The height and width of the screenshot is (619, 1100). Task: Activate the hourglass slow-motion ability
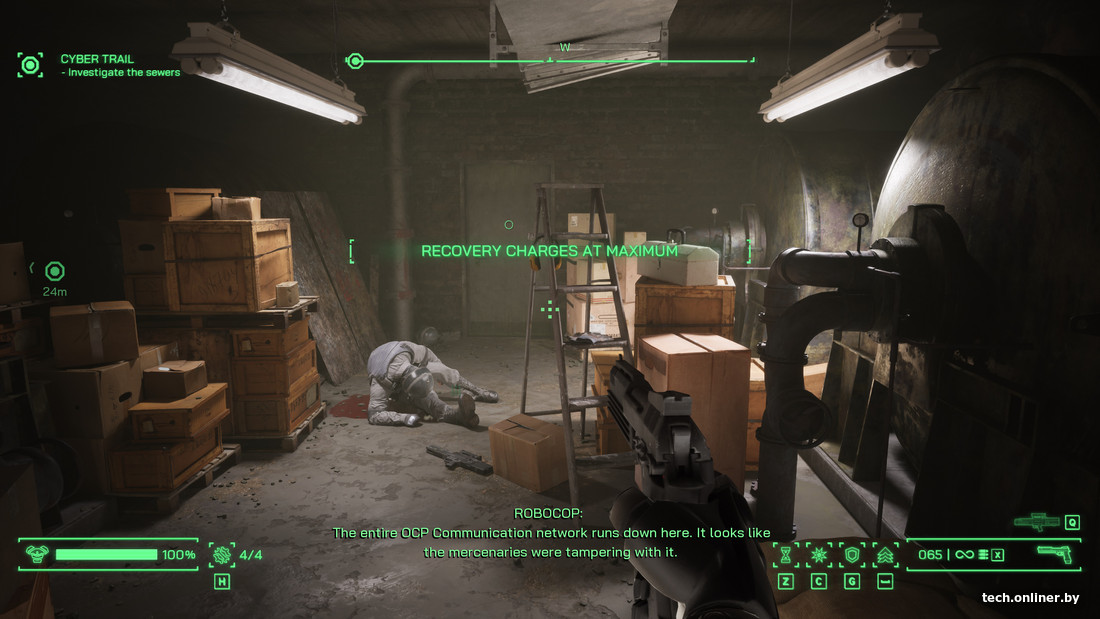pos(786,555)
